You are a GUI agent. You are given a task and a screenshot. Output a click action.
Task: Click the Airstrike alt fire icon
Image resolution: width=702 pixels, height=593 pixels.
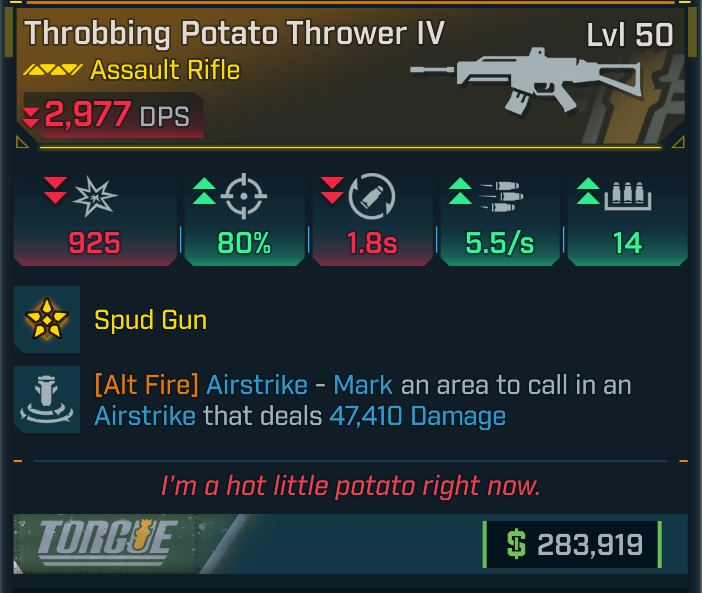[x=47, y=399]
